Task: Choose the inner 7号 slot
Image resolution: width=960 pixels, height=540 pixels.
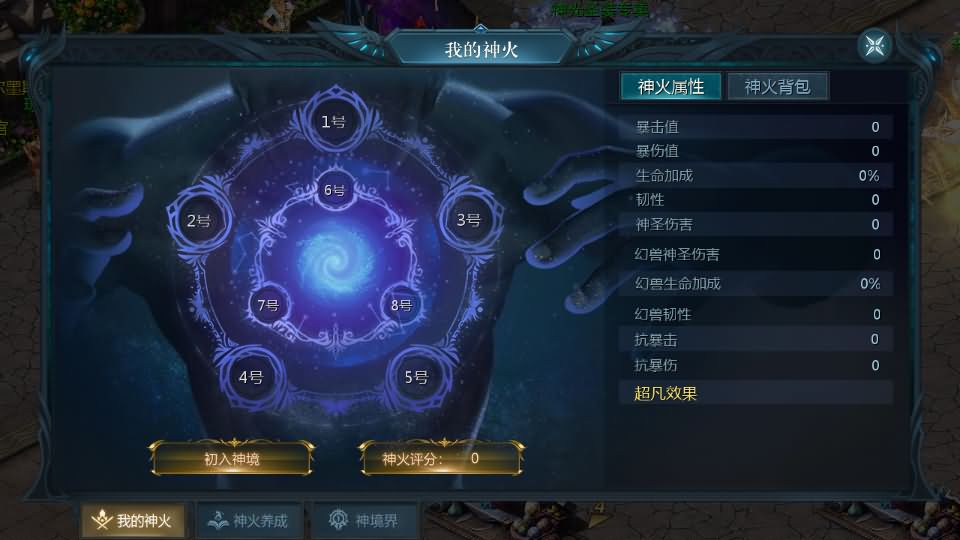Action: (x=267, y=305)
